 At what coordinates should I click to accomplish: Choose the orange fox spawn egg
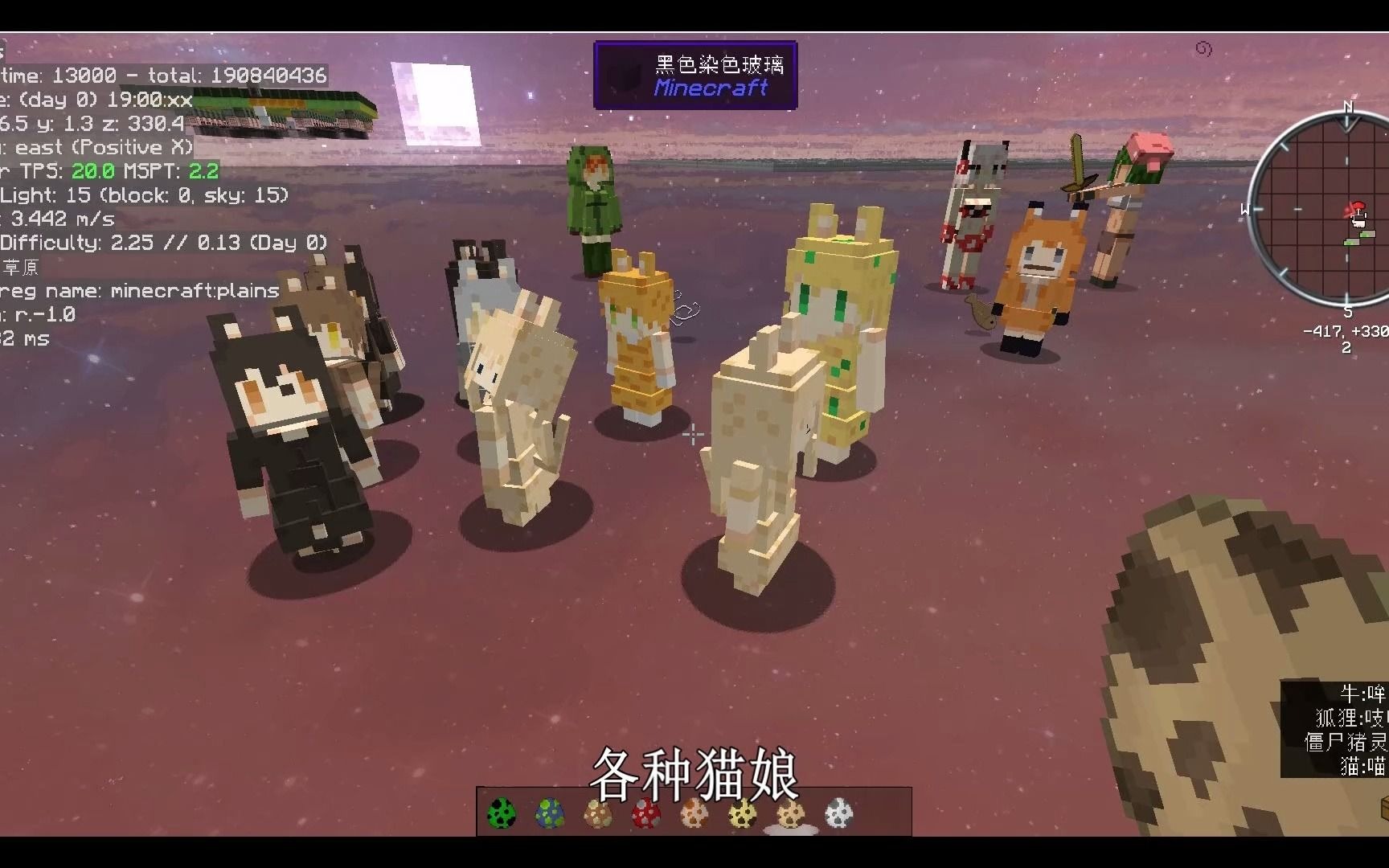tap(694, 813)
